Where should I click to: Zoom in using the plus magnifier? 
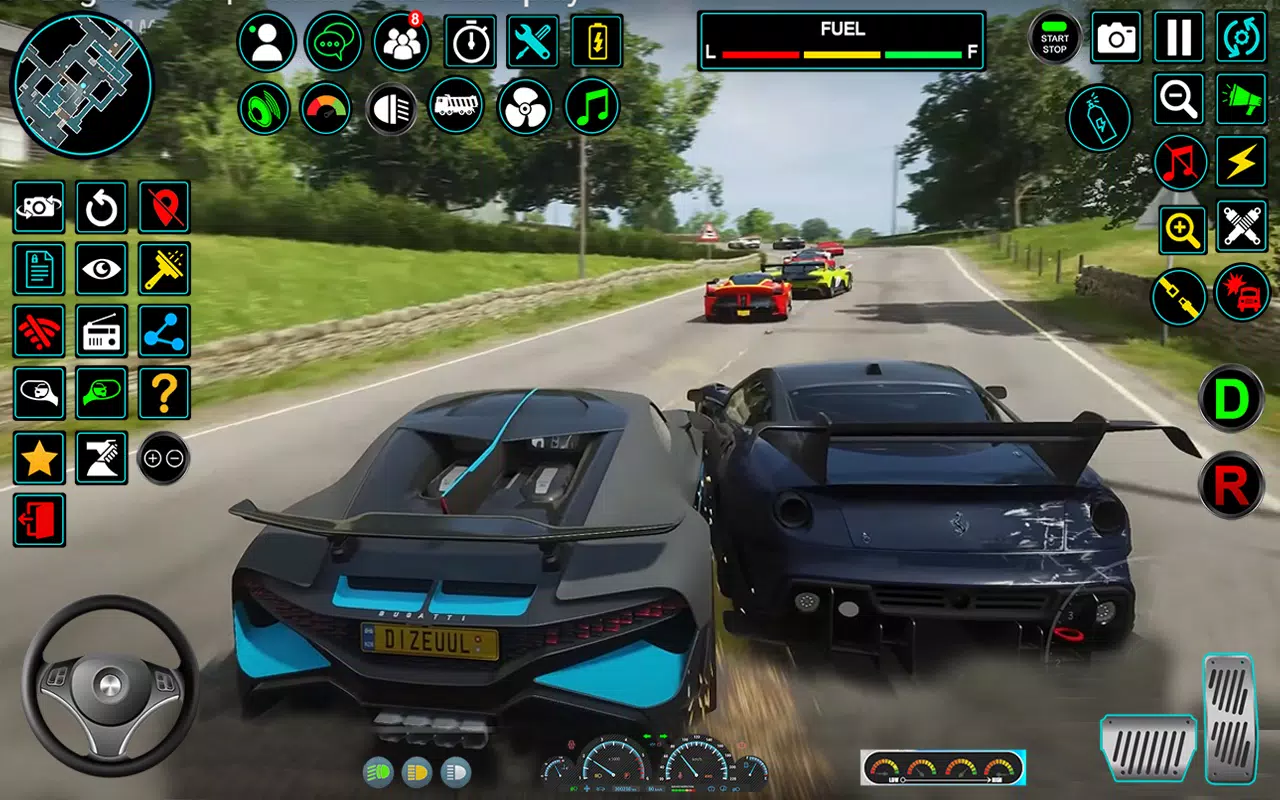tap(1180, 228)
